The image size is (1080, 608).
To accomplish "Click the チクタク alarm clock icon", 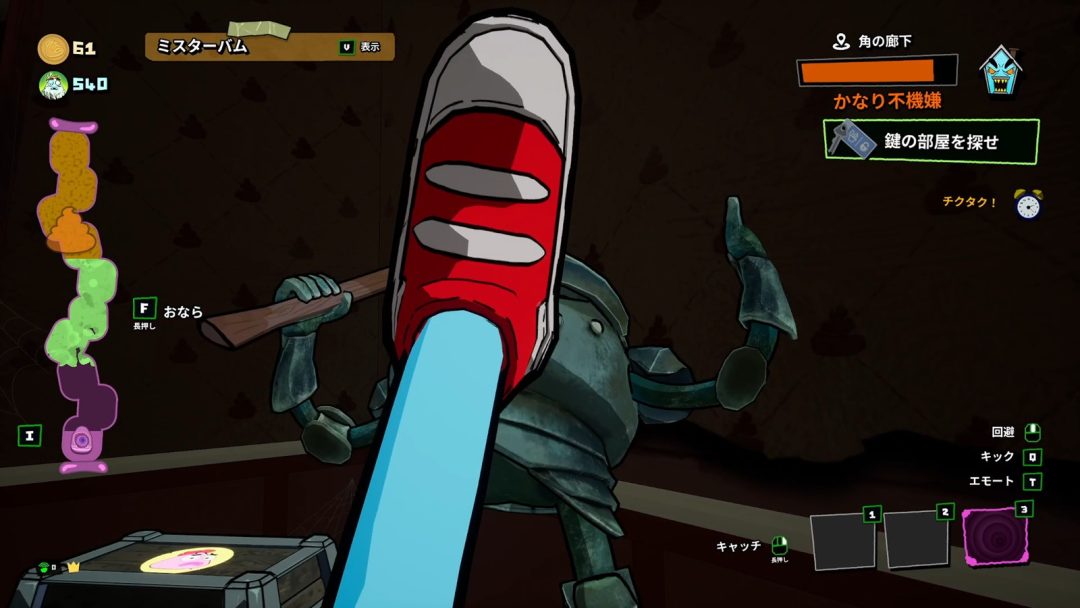I will click(x=1029, y=203).
